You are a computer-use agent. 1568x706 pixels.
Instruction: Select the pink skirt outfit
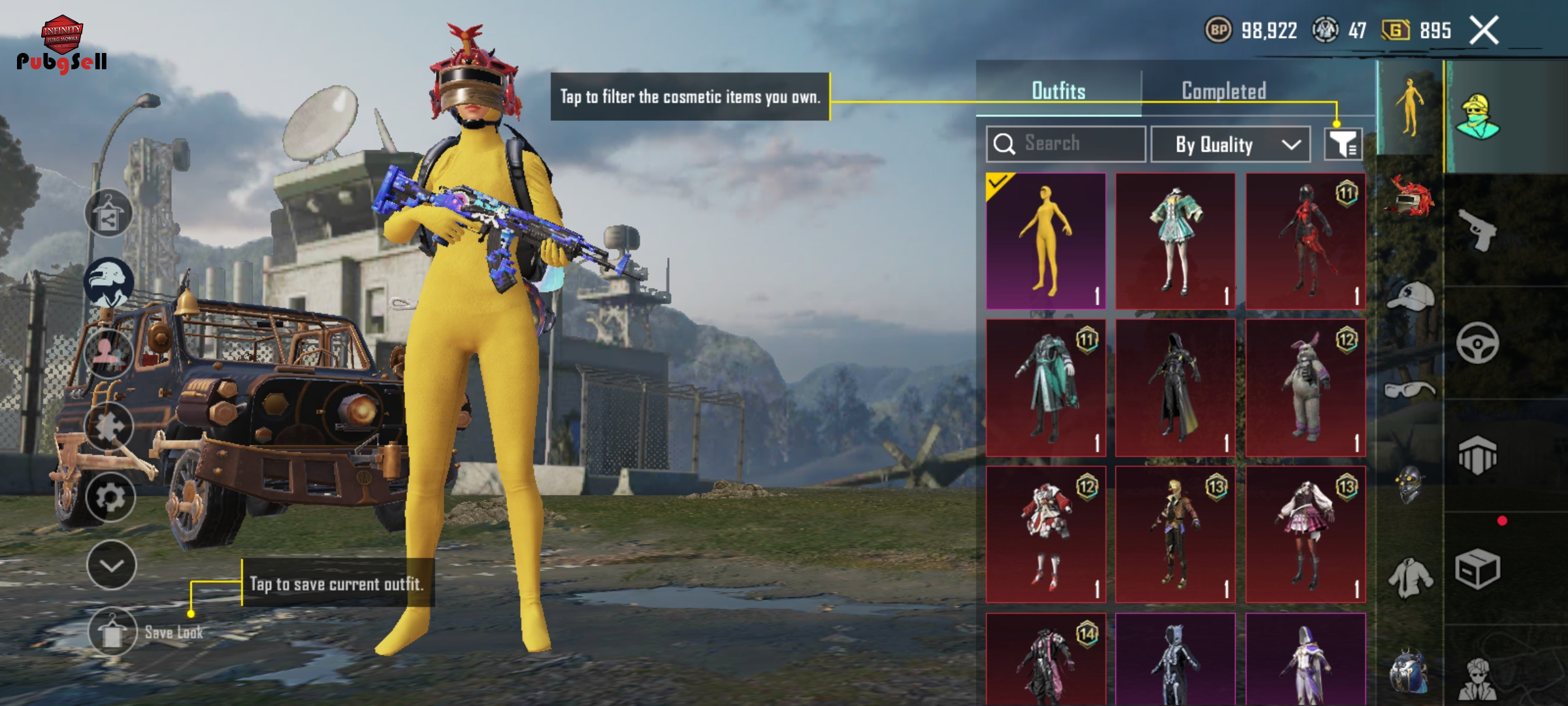tap(1305, 534)
